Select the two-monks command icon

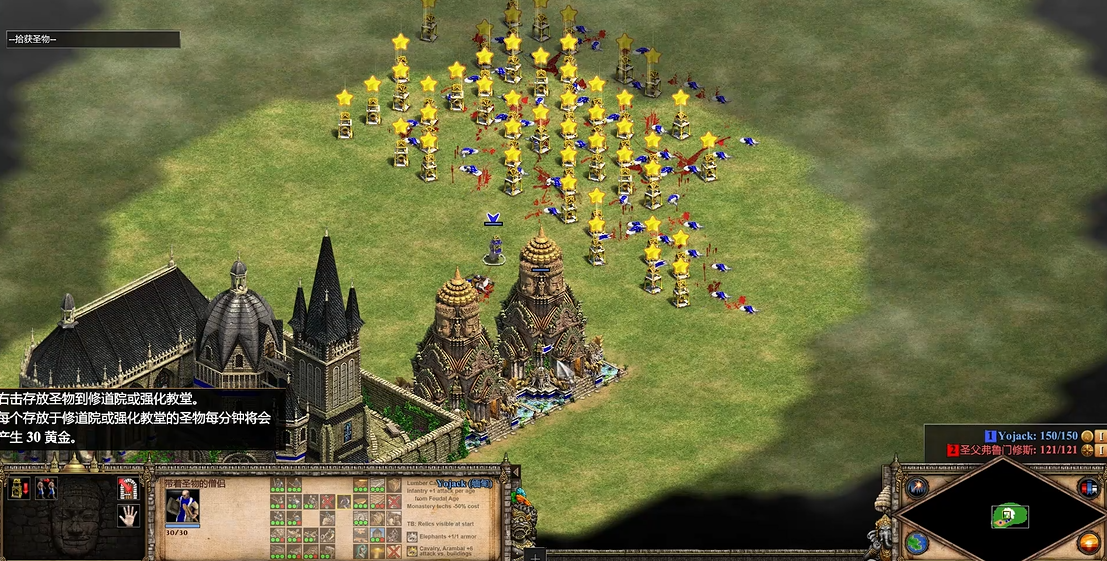tap(46, 488)
